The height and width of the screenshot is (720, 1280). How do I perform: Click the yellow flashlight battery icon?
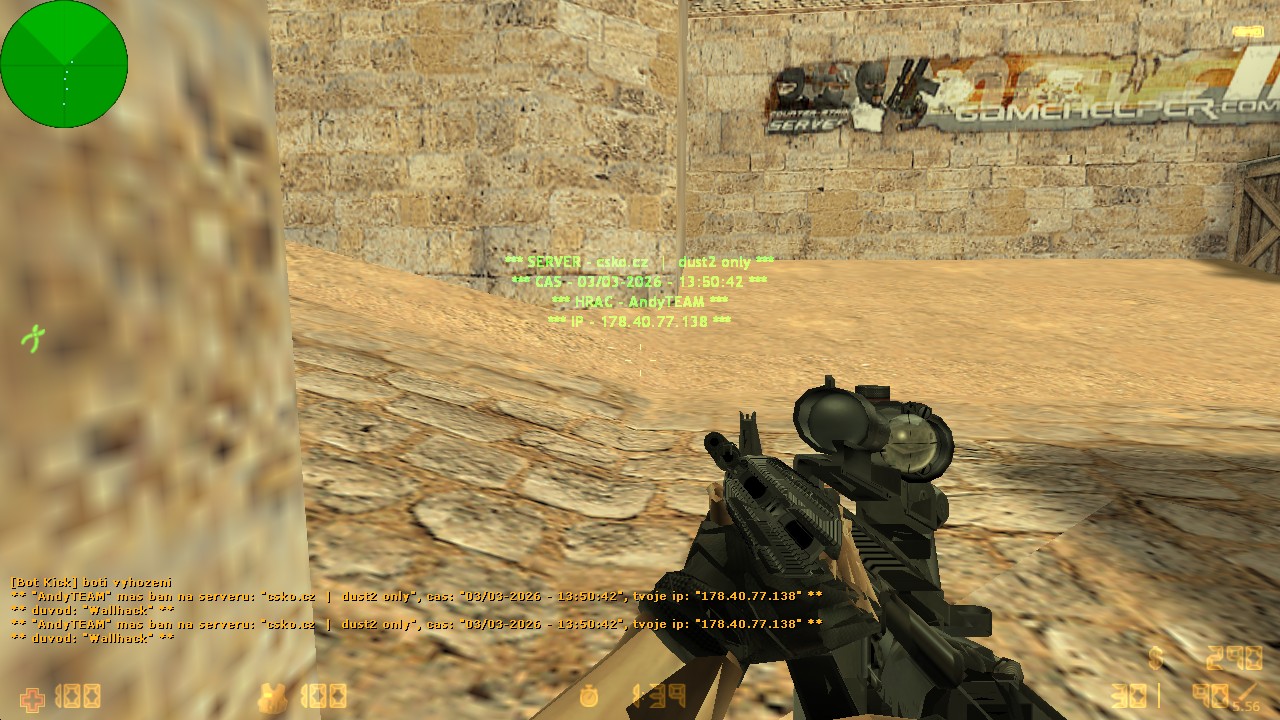(1248, 33)
